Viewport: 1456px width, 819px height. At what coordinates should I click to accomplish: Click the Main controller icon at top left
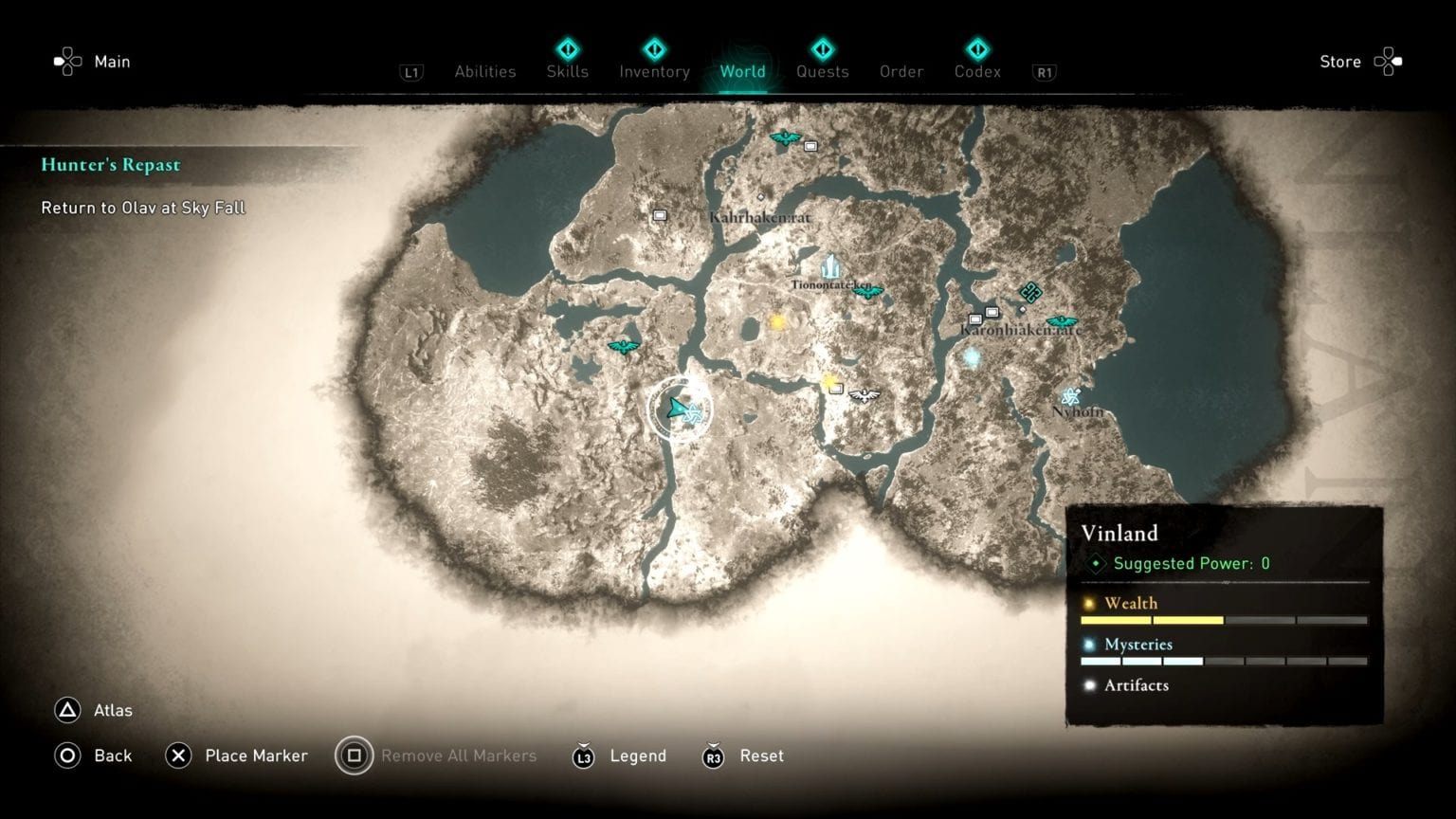66,61
